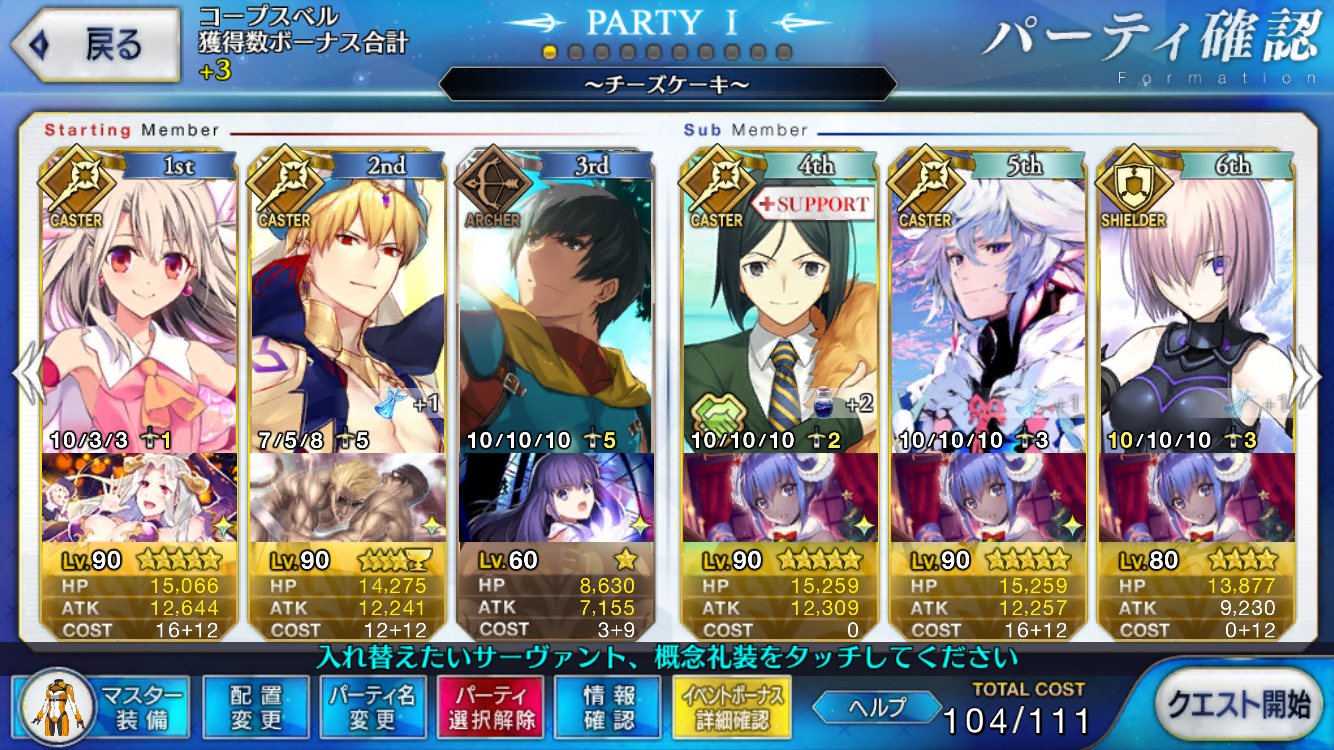This screenshot has height=750, width=1334.
Task: Switch to previous party with left arrow
Action: click(x=26, y=375)
